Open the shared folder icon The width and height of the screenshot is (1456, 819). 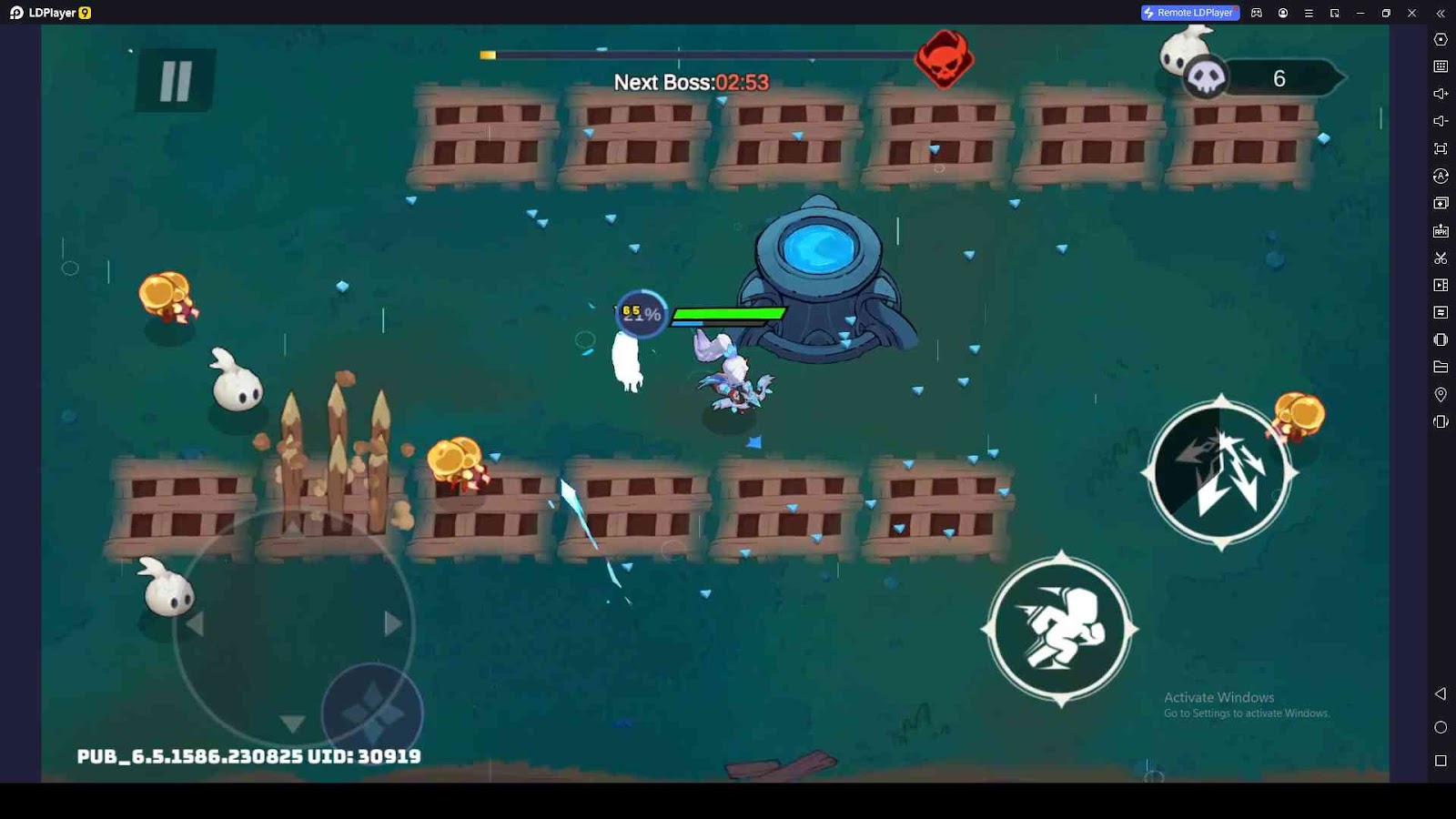(1441, 367)
